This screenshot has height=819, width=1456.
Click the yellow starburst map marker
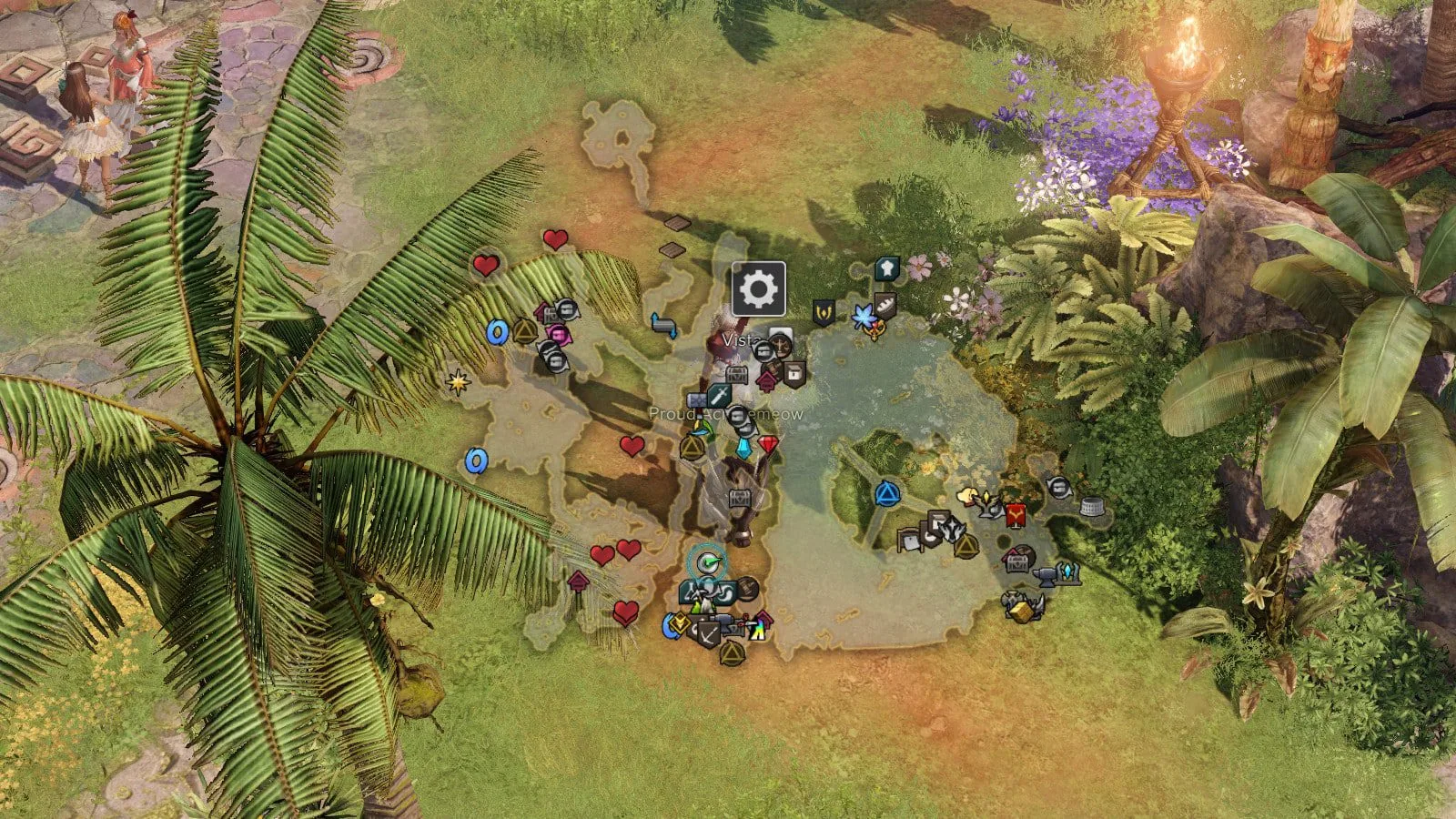458,382
